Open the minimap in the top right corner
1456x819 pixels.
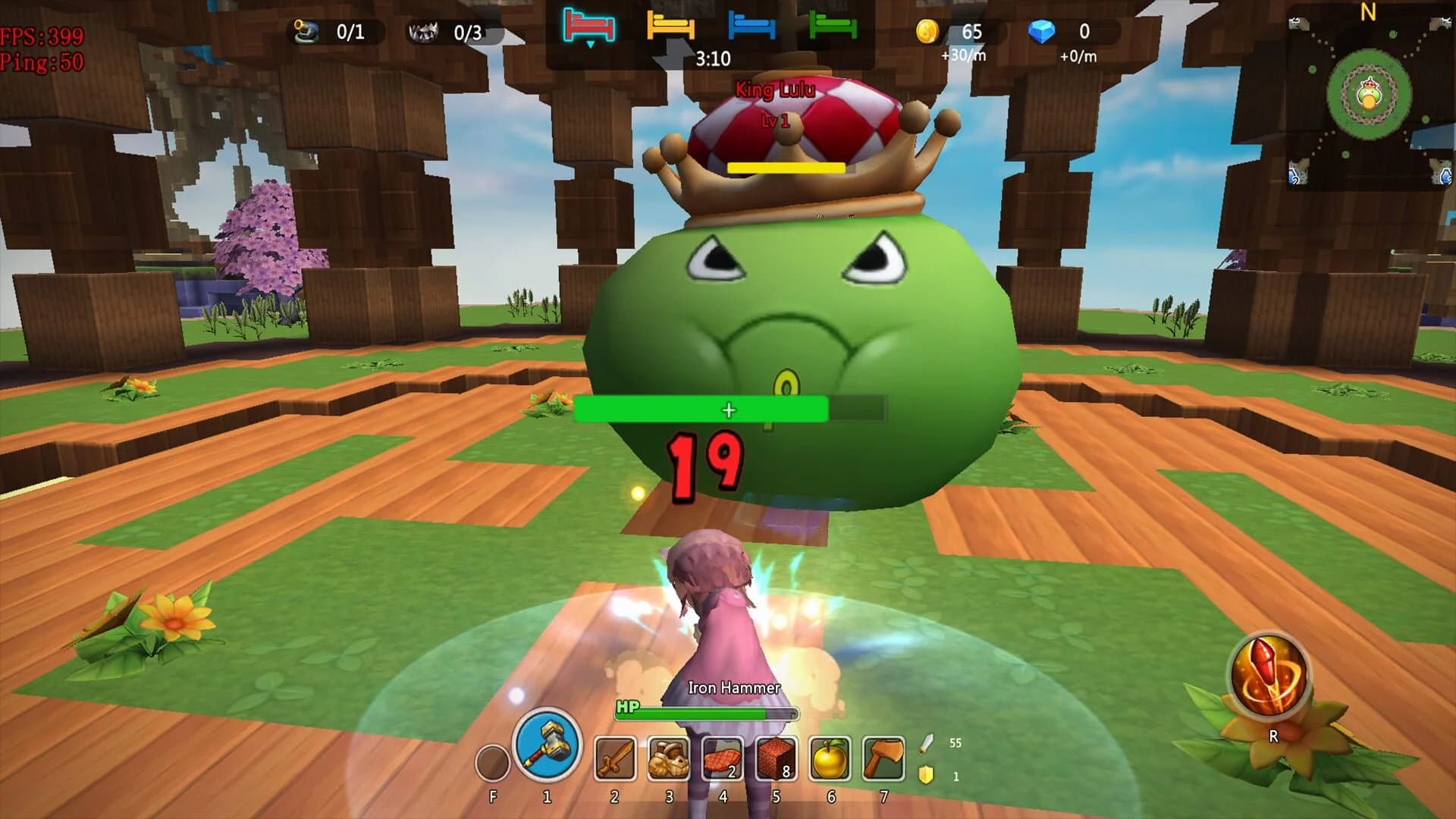tap(1369, 99)
